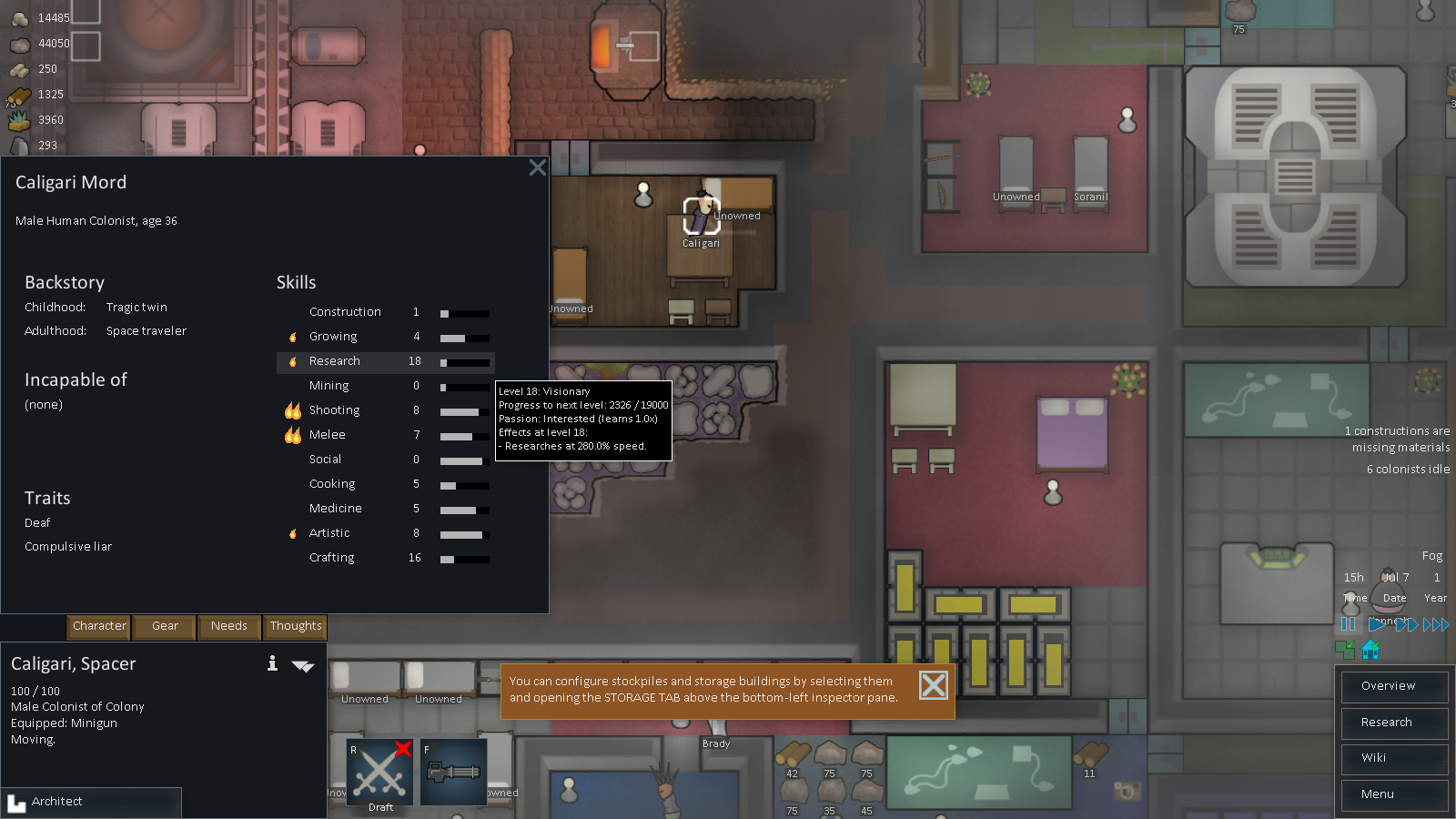Viewport: 1456px width, 819px height.
Task: Select Caligari's equipped minigun icon
Action: (x=452, y=772)
